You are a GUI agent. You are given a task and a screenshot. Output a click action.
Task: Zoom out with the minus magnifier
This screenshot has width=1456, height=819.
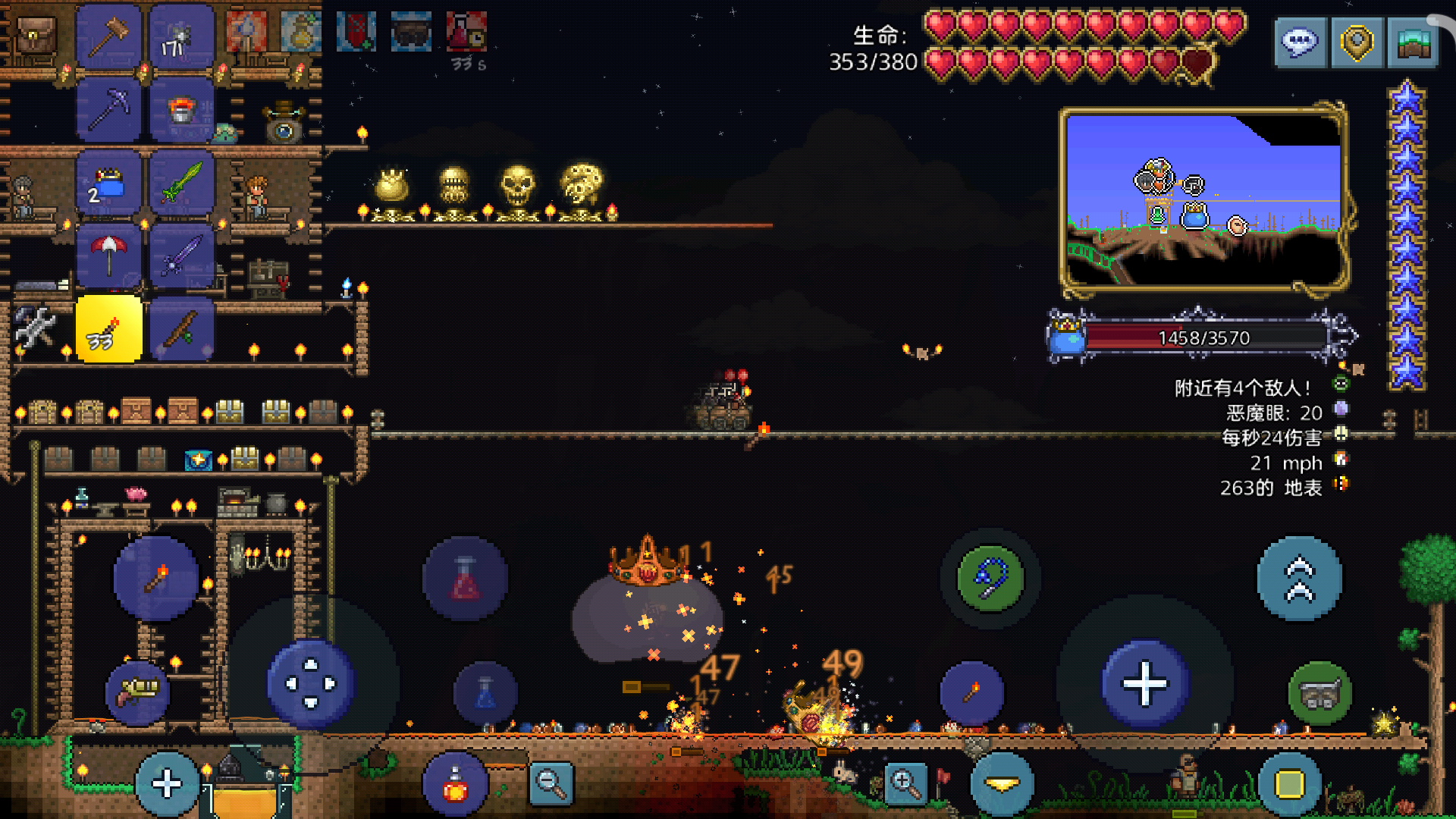point(551,783)
